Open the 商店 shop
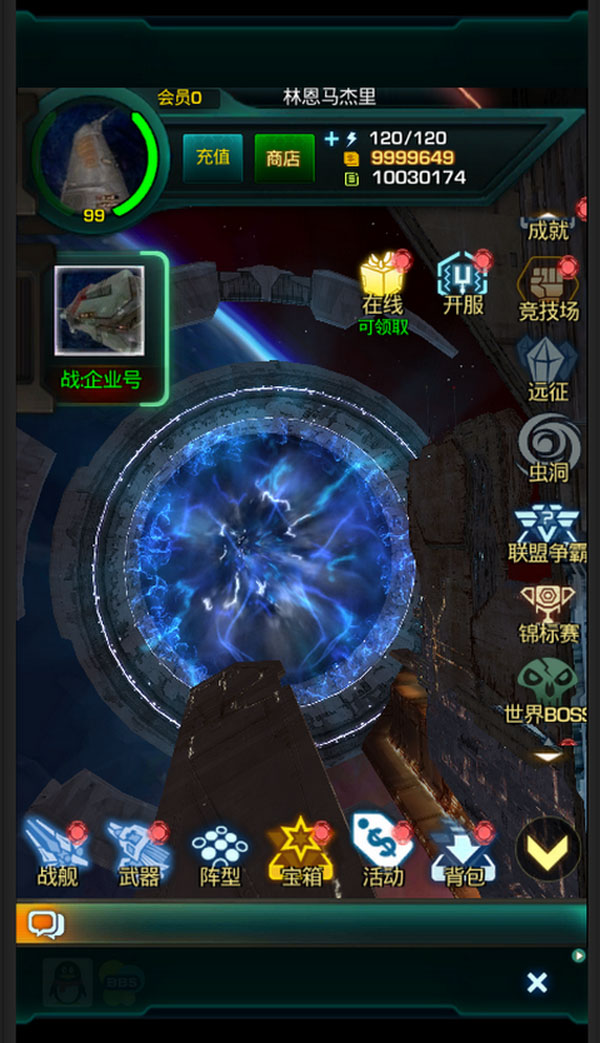This screenshot has height=1043, width=600. [284, 157]
